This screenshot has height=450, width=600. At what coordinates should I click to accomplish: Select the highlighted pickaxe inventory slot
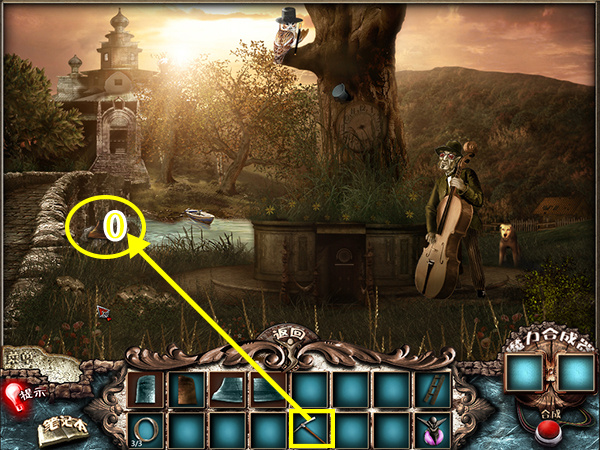310,428
